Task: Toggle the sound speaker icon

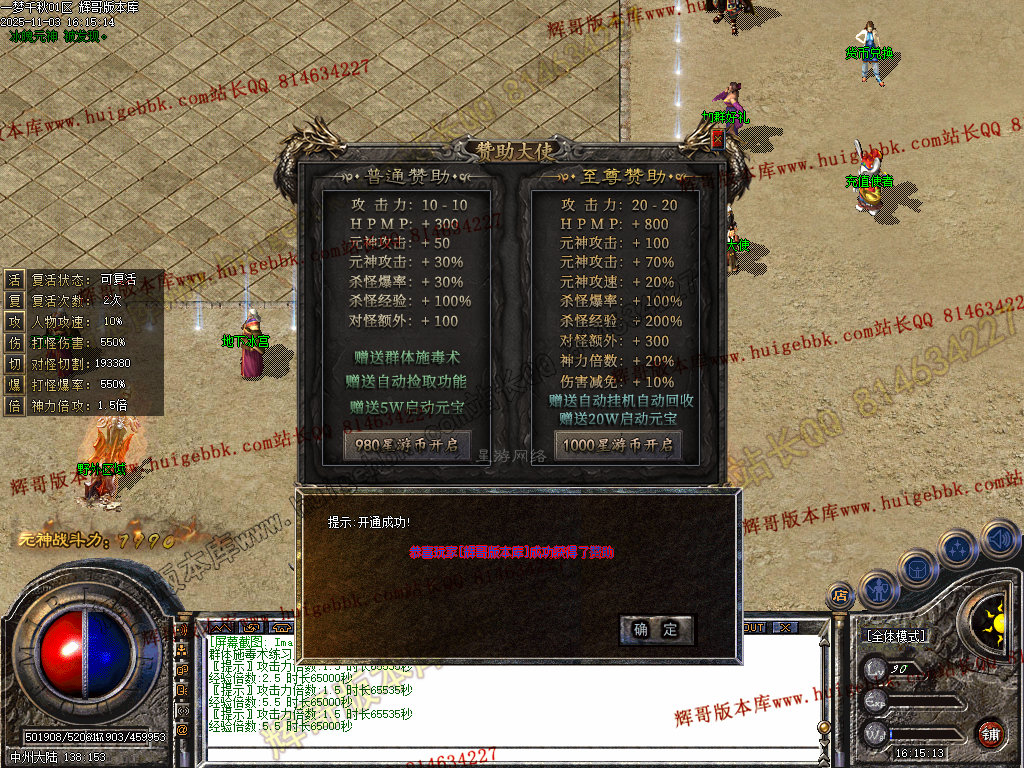Action: [998, 540]
